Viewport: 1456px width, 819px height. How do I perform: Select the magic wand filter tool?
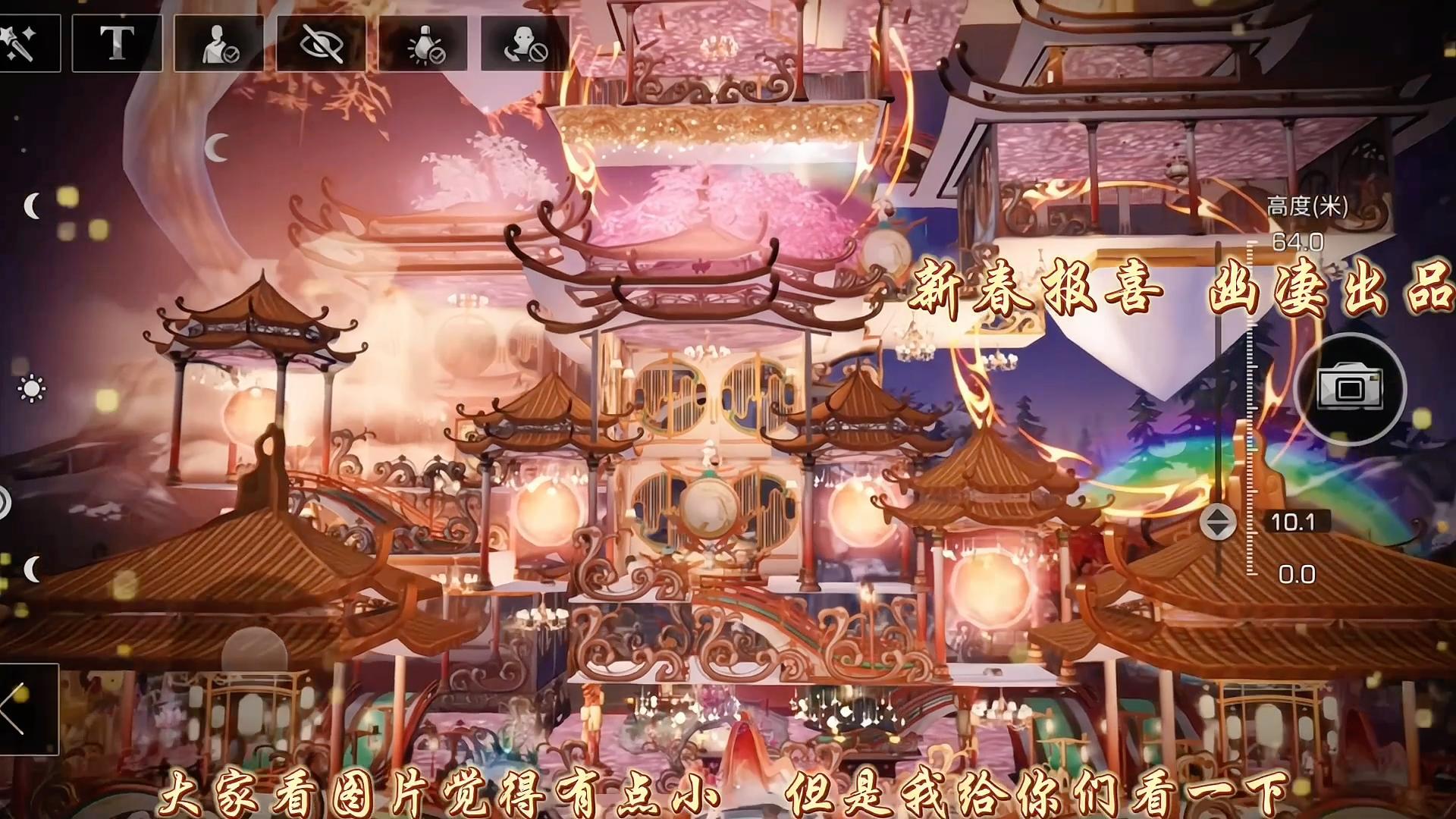tap(23, 43)
